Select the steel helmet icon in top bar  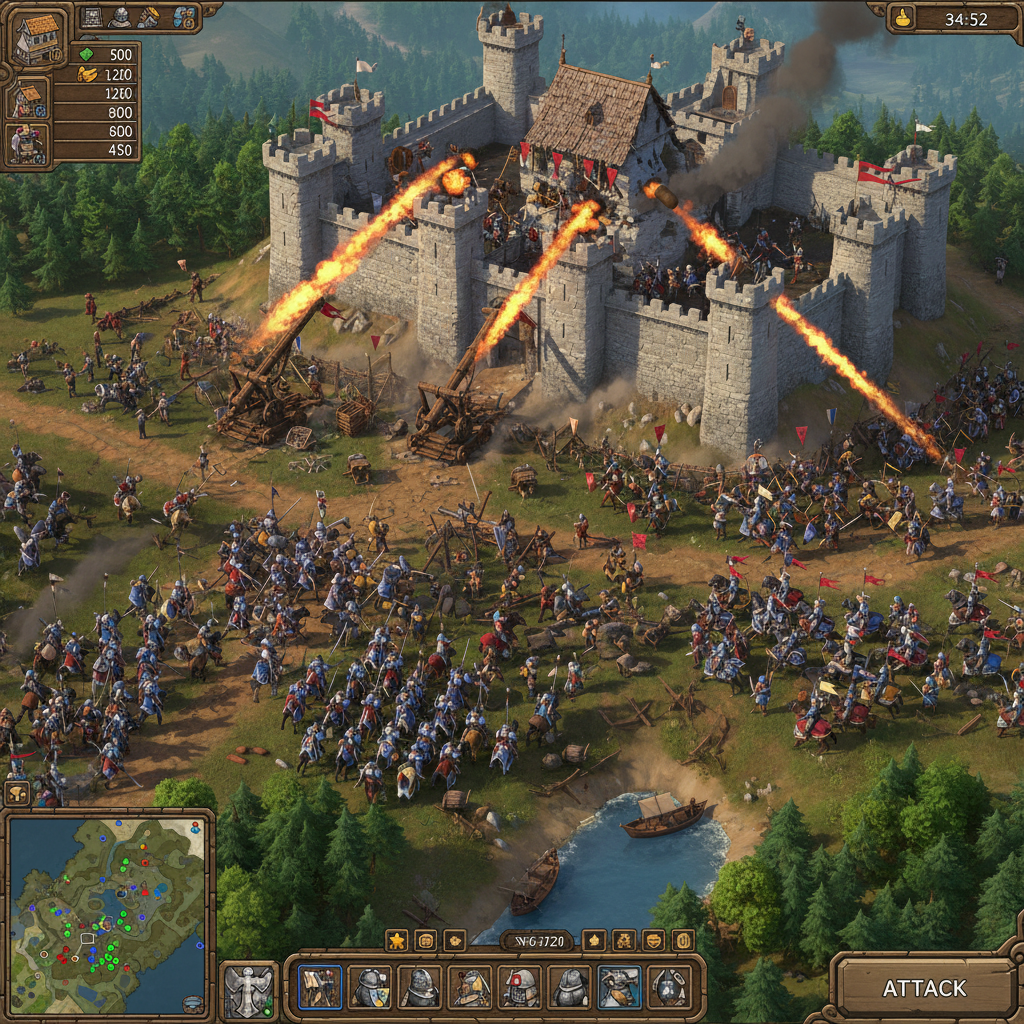click(121, 16)
